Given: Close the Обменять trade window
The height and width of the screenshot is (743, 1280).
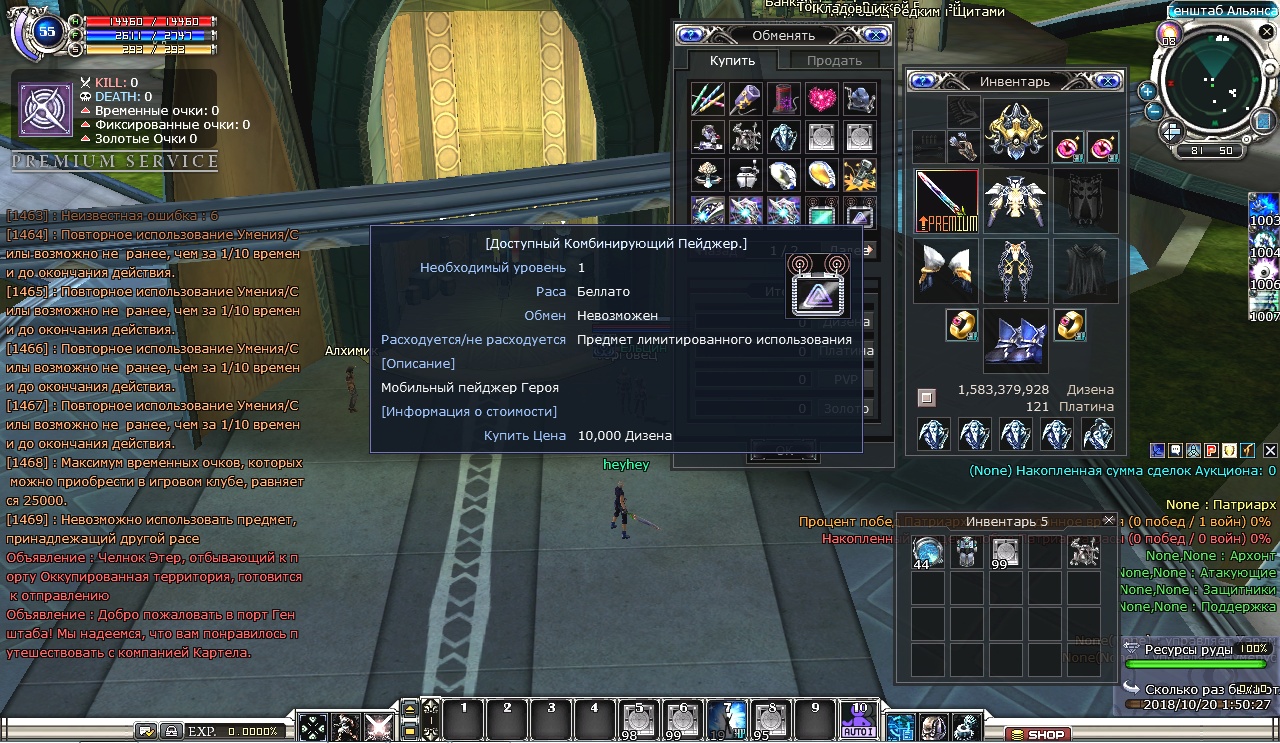Looking at the screenshot, I should tap(876, 35).
